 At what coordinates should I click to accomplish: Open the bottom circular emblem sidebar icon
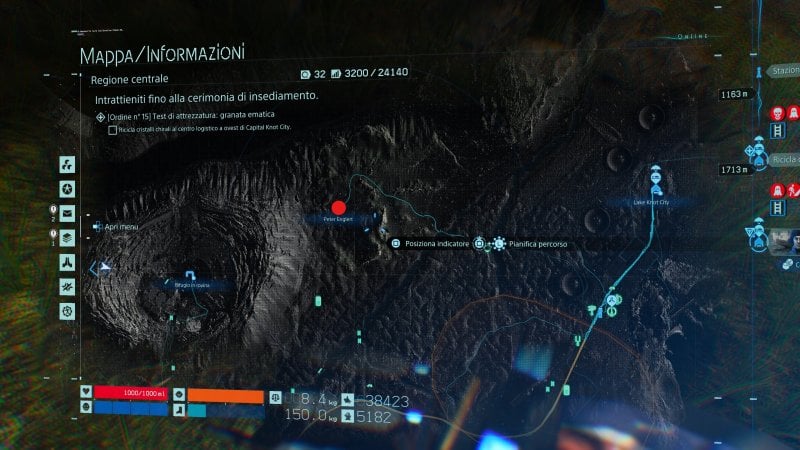tap(67, 311)
